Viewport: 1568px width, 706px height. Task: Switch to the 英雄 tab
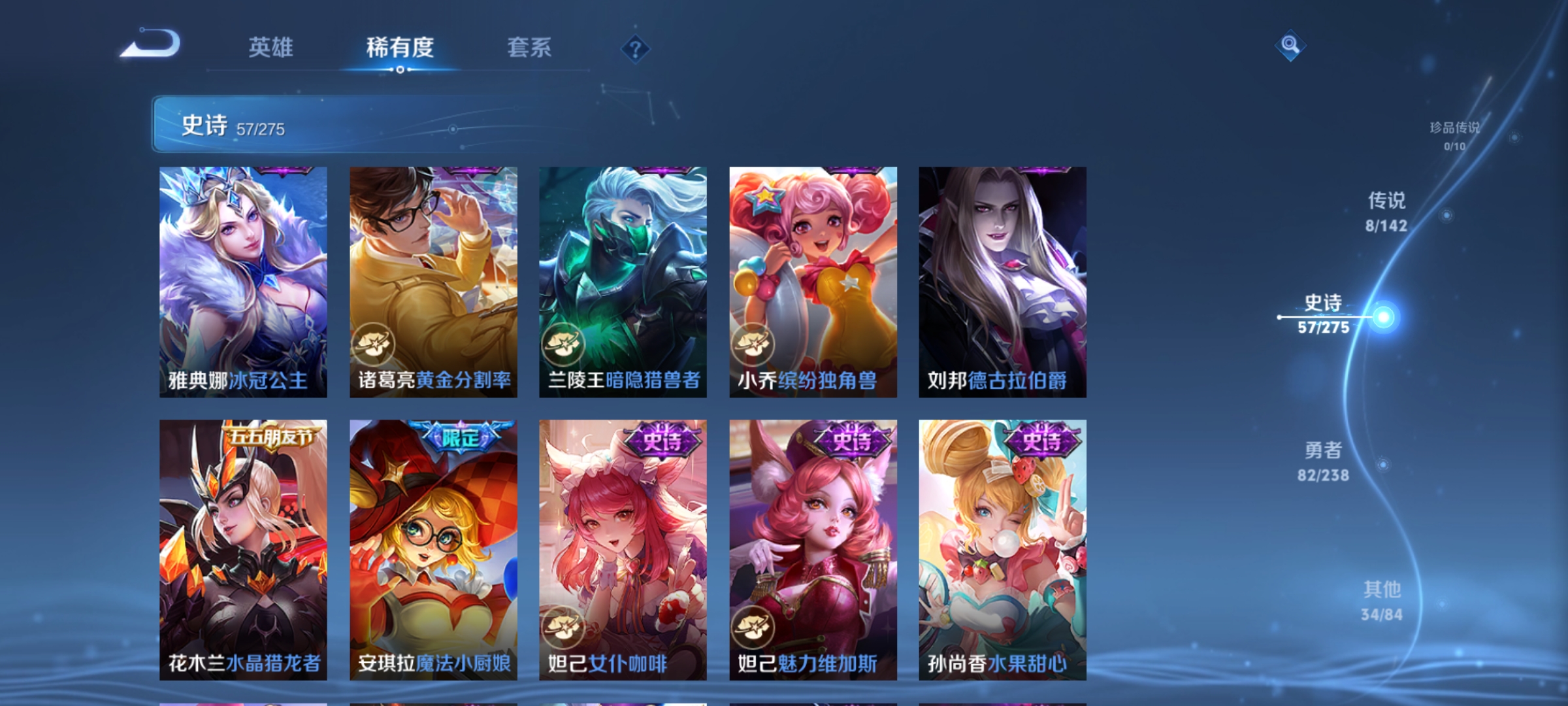click(x=273, y=47)
